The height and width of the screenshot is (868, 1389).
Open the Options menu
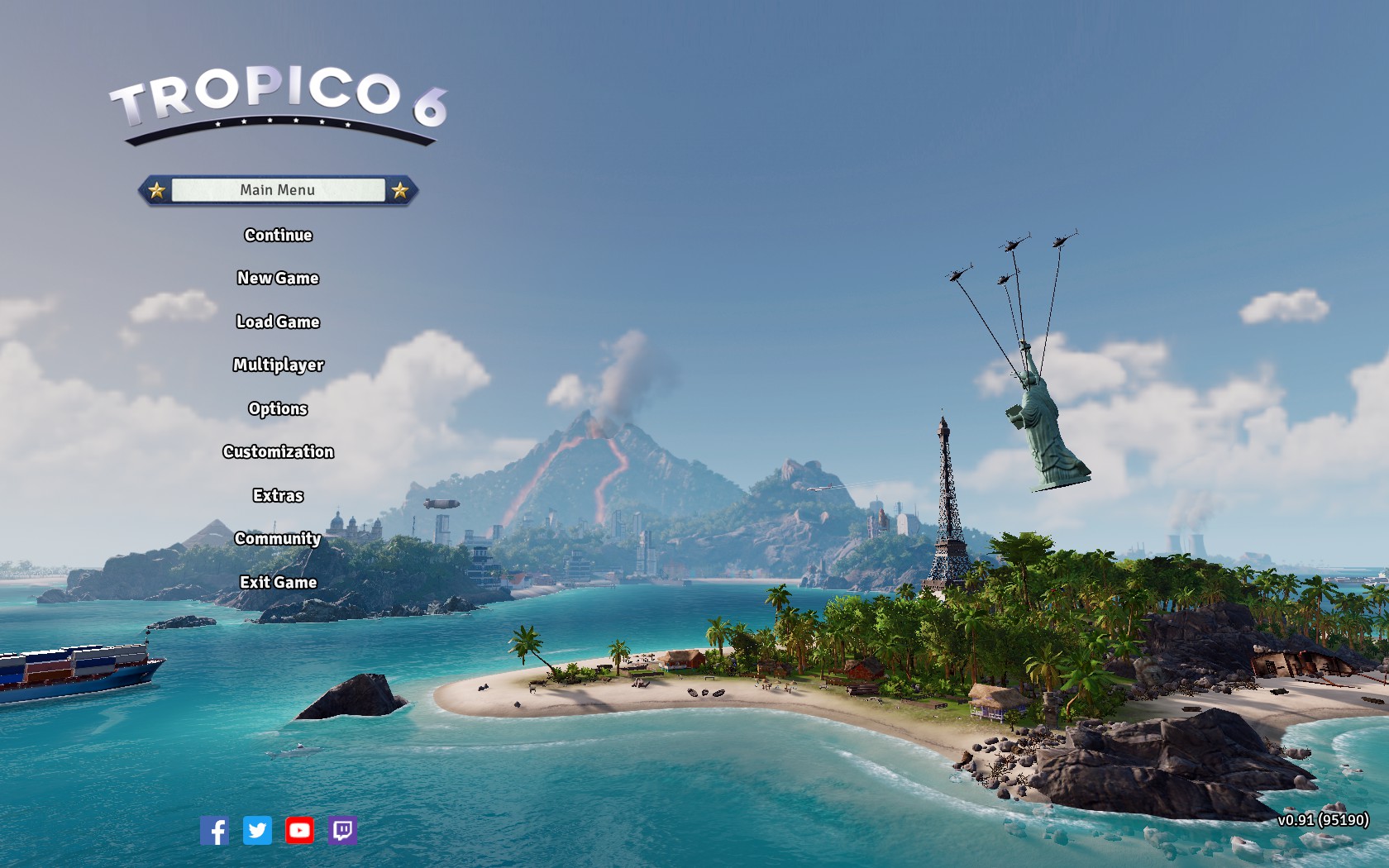[278, 408]
